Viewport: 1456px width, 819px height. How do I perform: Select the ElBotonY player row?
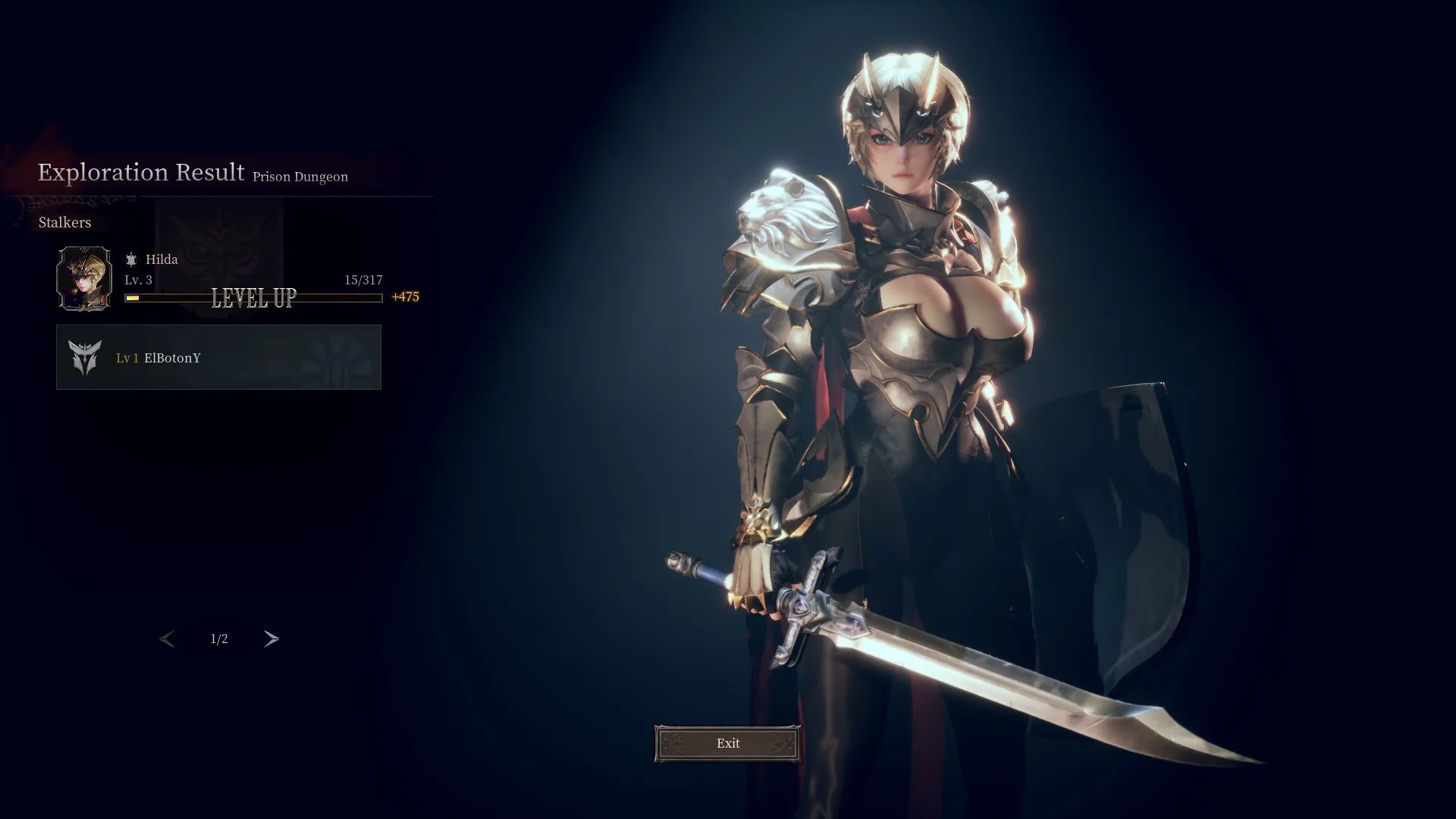coord(218,357)
